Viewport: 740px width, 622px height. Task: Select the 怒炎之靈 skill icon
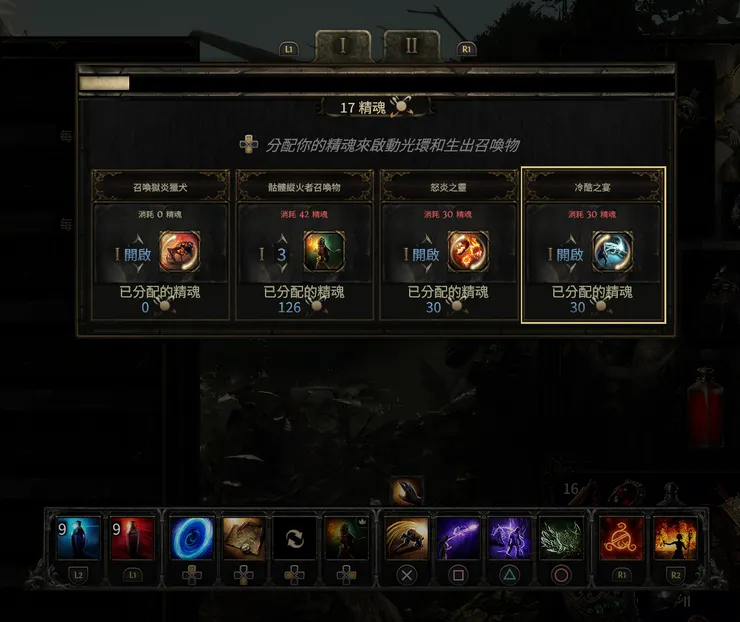(x=468, y=253)
